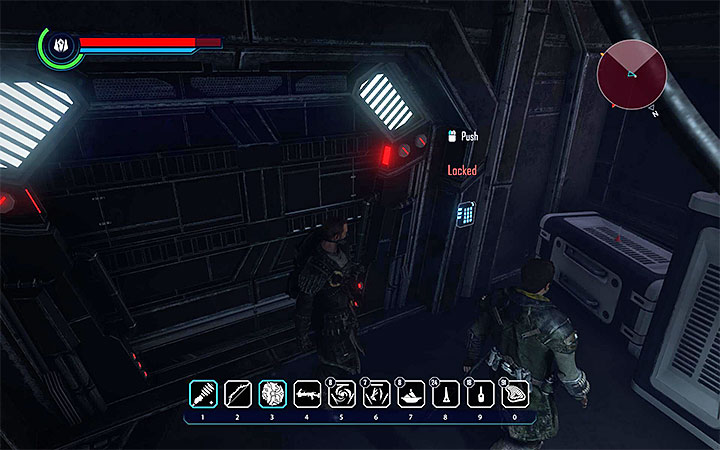Screen dimensions: 720x450
Task: Use the ability in hotbar slot 6
Action: coord(376,393)
